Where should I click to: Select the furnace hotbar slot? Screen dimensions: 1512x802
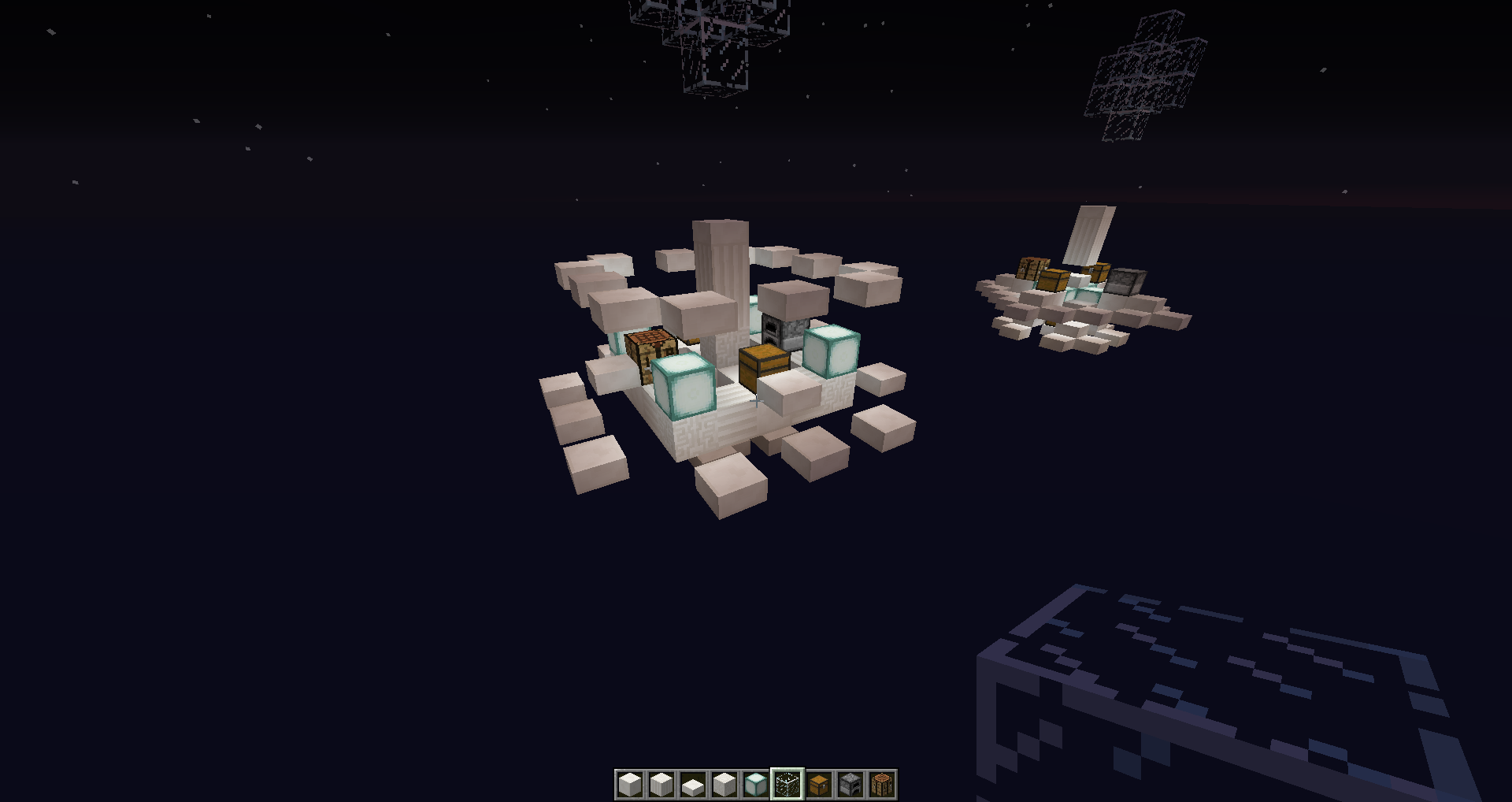click(x=850, y=785)
